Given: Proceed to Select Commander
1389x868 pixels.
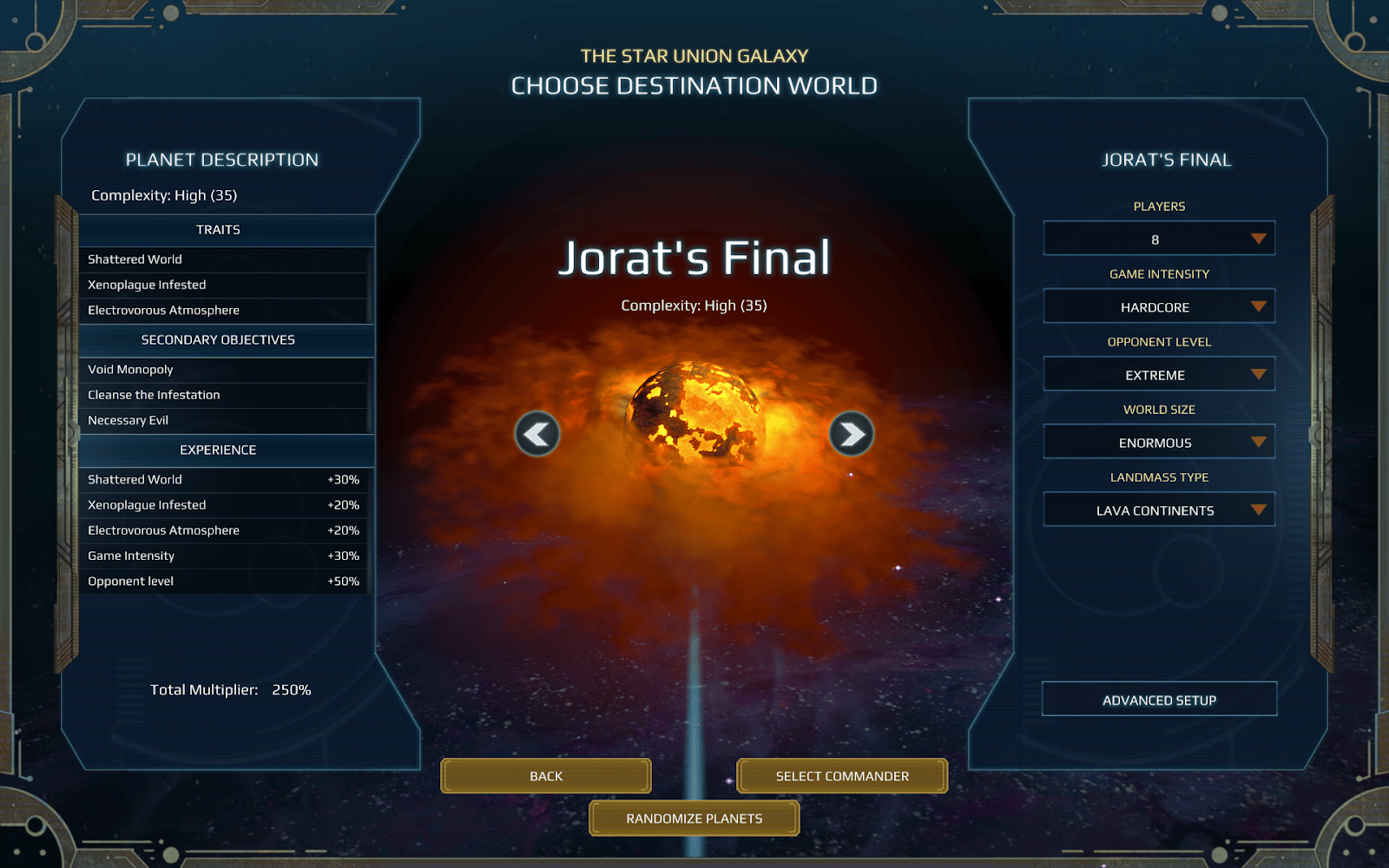Looking at the screenshot, I should click(x=842, y=776).
